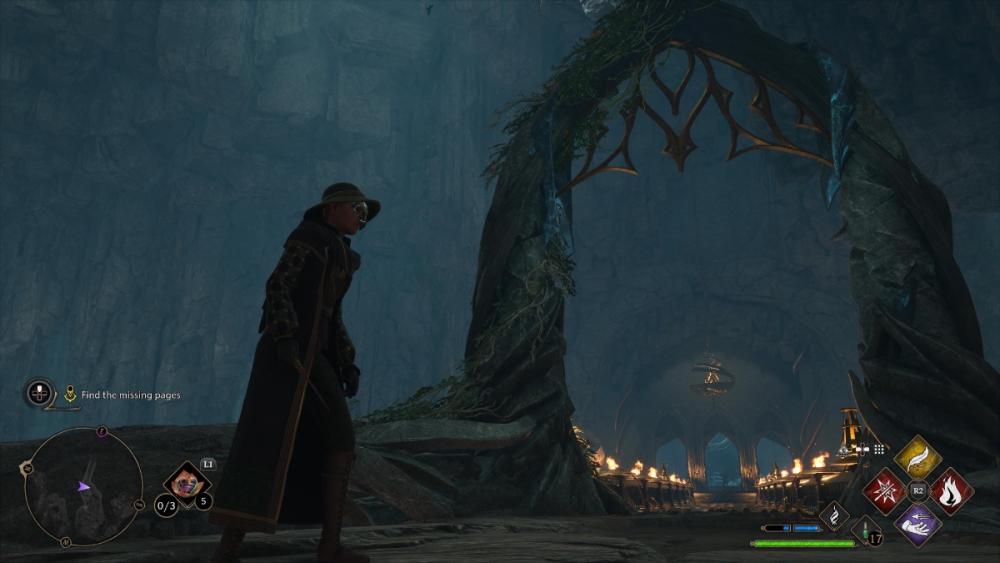
Task: Select the "Find the missing pages" objective
Action: [x=130, y=395]
